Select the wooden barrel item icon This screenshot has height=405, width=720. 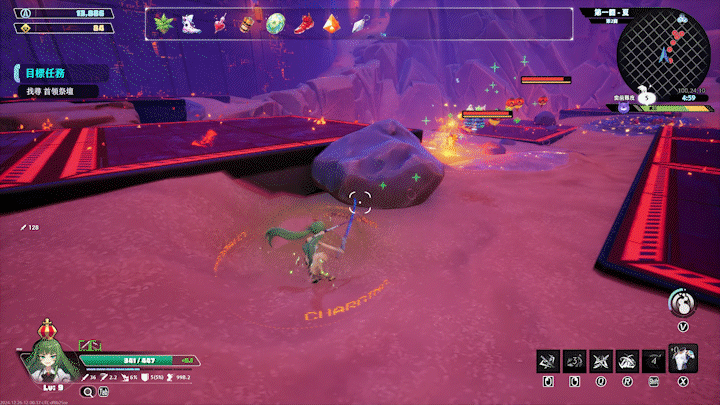pyautogui.click(x=246, y=23)
